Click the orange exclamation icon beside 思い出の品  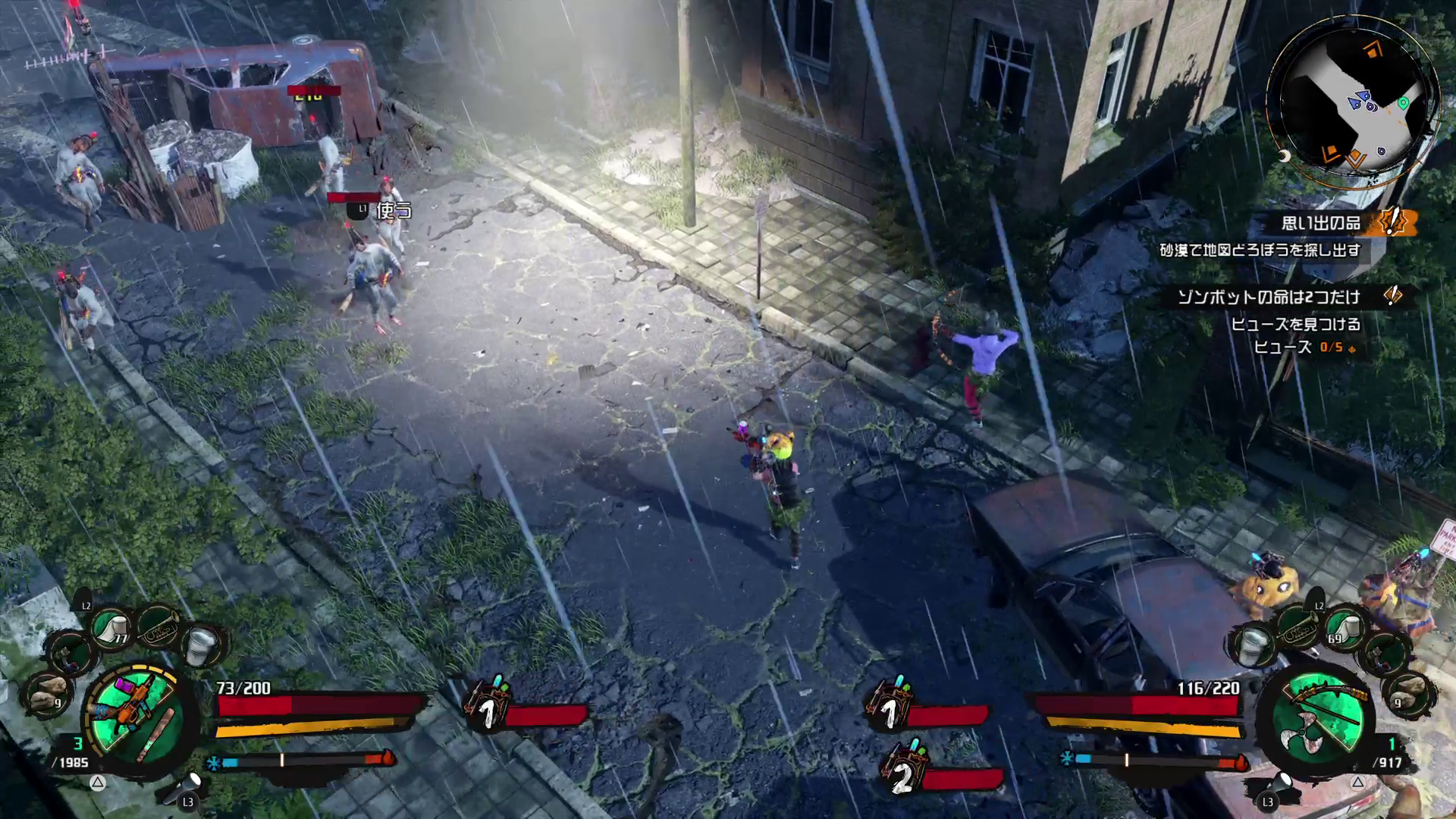1392,223
